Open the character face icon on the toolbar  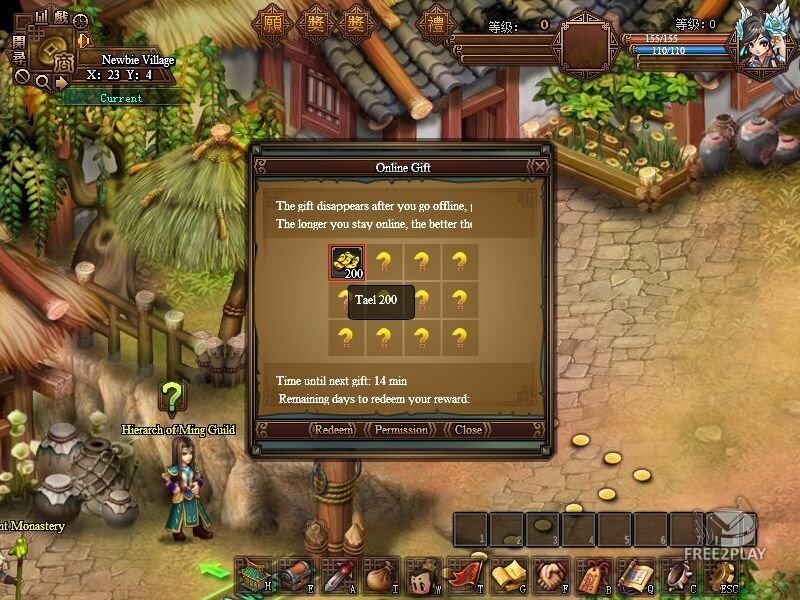click(424, 575)
